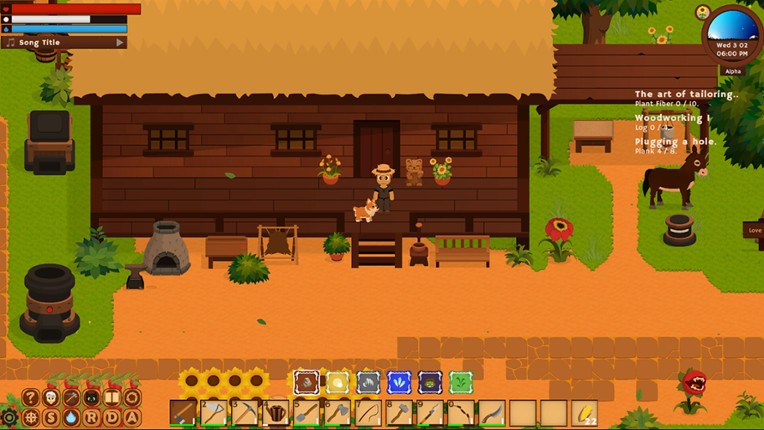Select the corn stack hotbar slot
Screen dimensions: 764x430
pyautogui.click(x=585, y=412)
